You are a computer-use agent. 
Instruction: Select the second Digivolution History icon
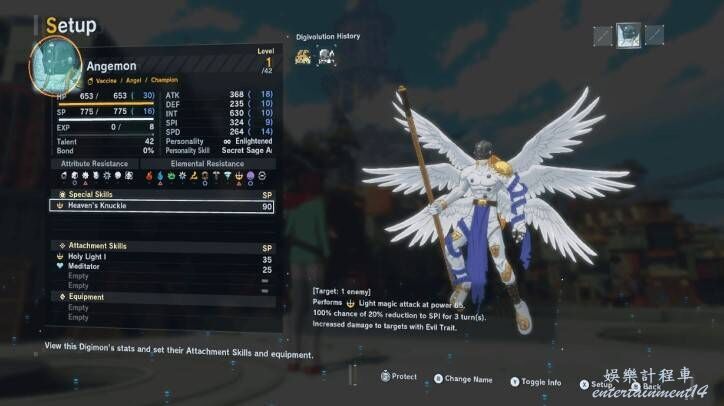[326, 57]
